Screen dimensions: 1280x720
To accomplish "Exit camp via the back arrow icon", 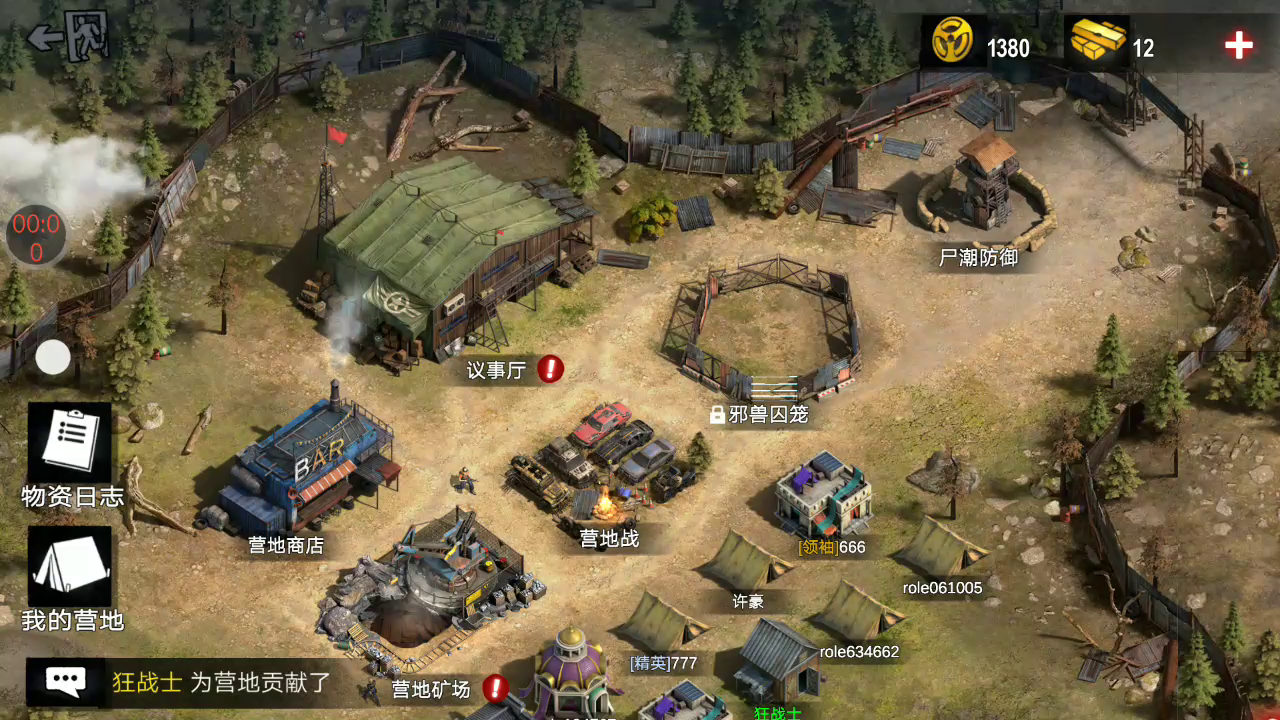I will click(x=68, y=37).
